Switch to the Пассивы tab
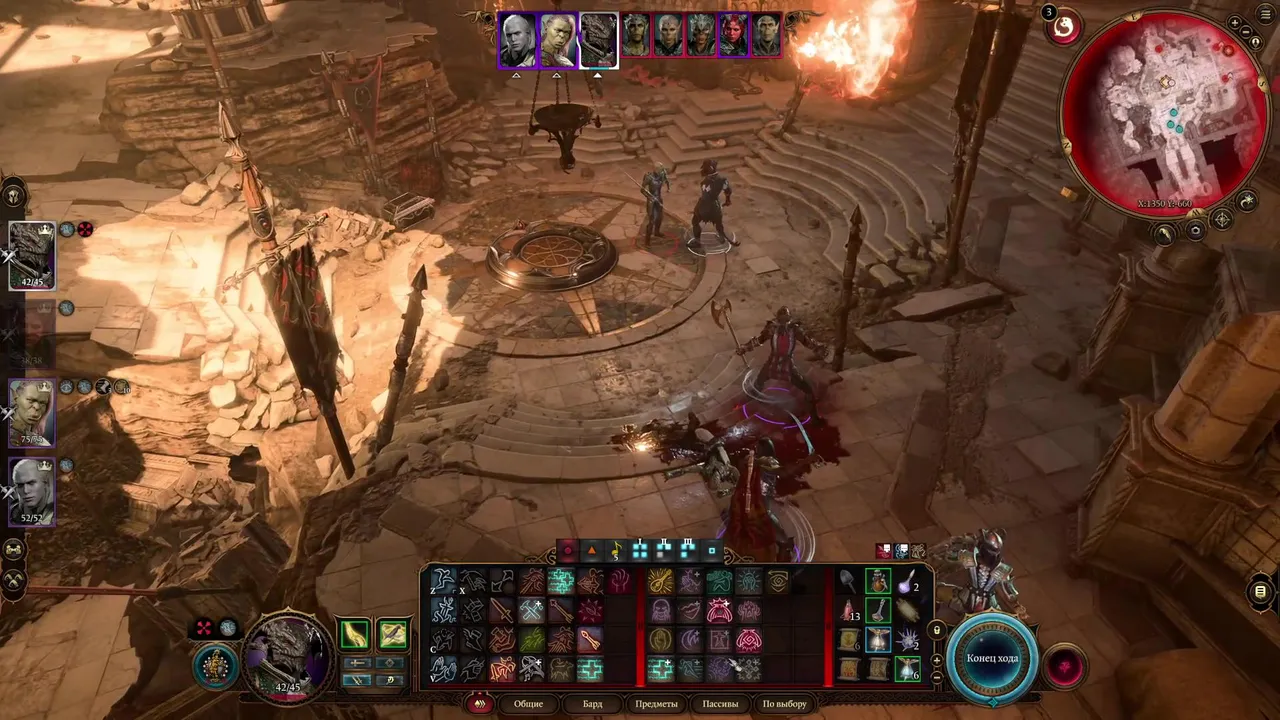 coord(720,704)
